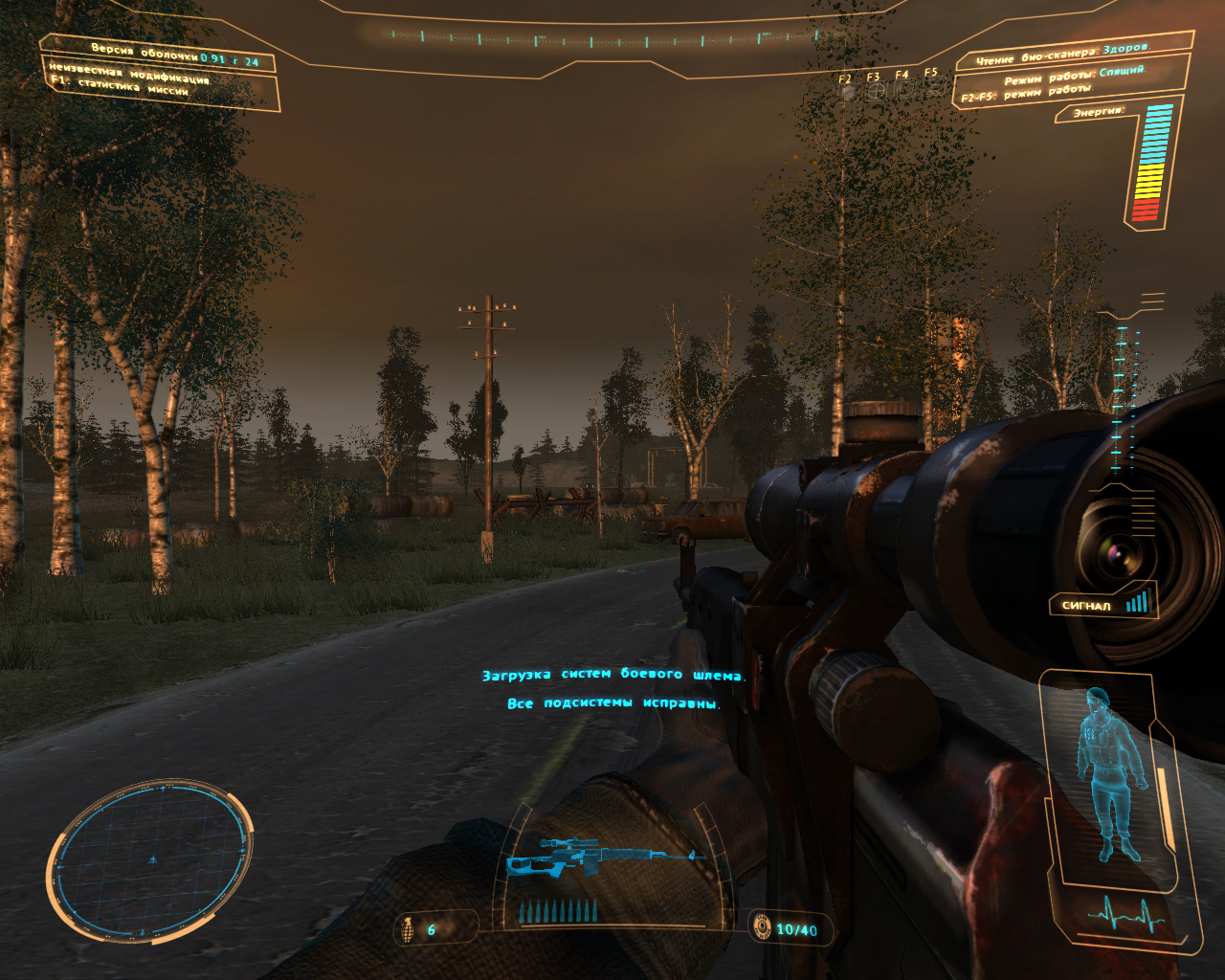Click the bullet ammo type icon

[762, 926]
